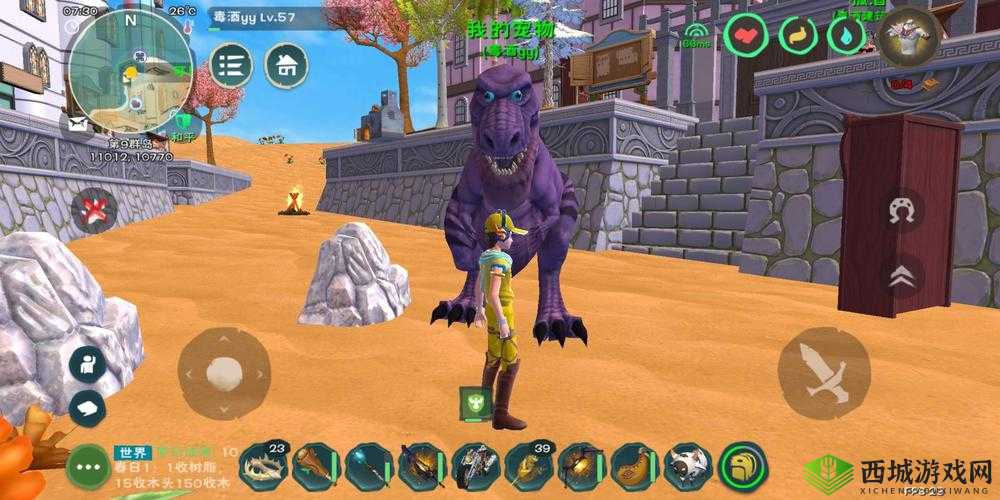Select the hotbar slot showing 39

point(528,466)
